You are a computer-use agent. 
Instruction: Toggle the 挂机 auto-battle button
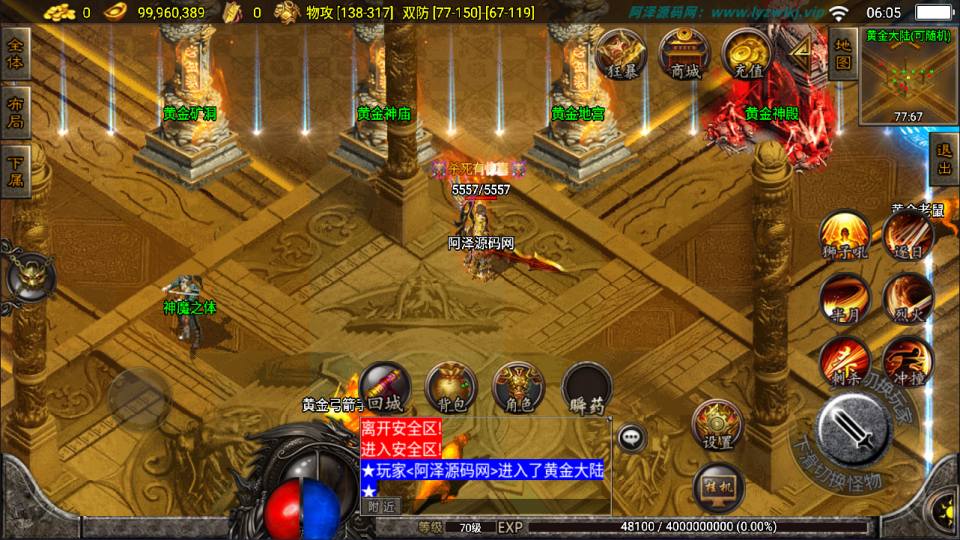(x=716, y=487)
